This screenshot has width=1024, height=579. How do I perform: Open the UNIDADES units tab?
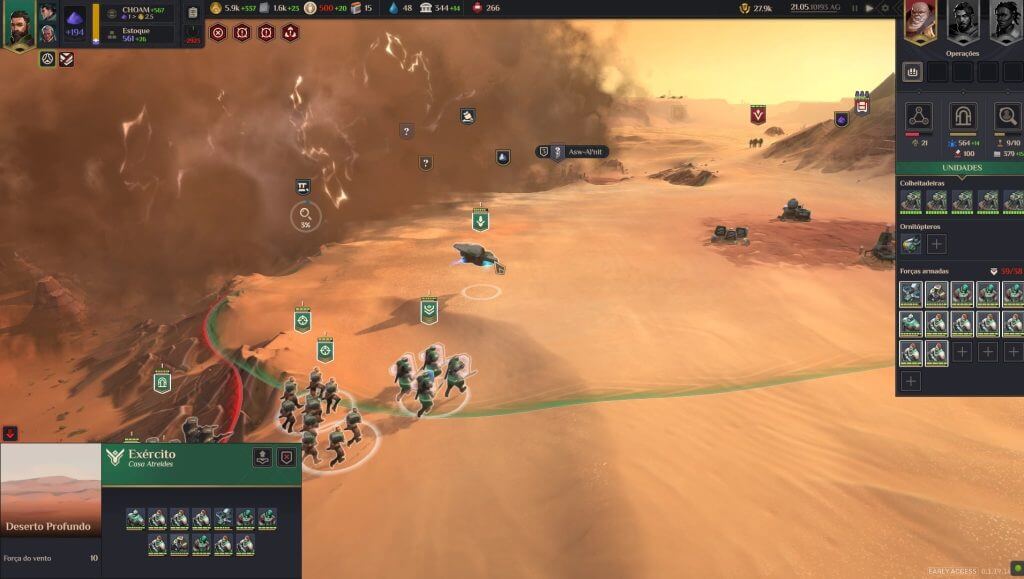(961, 168)
